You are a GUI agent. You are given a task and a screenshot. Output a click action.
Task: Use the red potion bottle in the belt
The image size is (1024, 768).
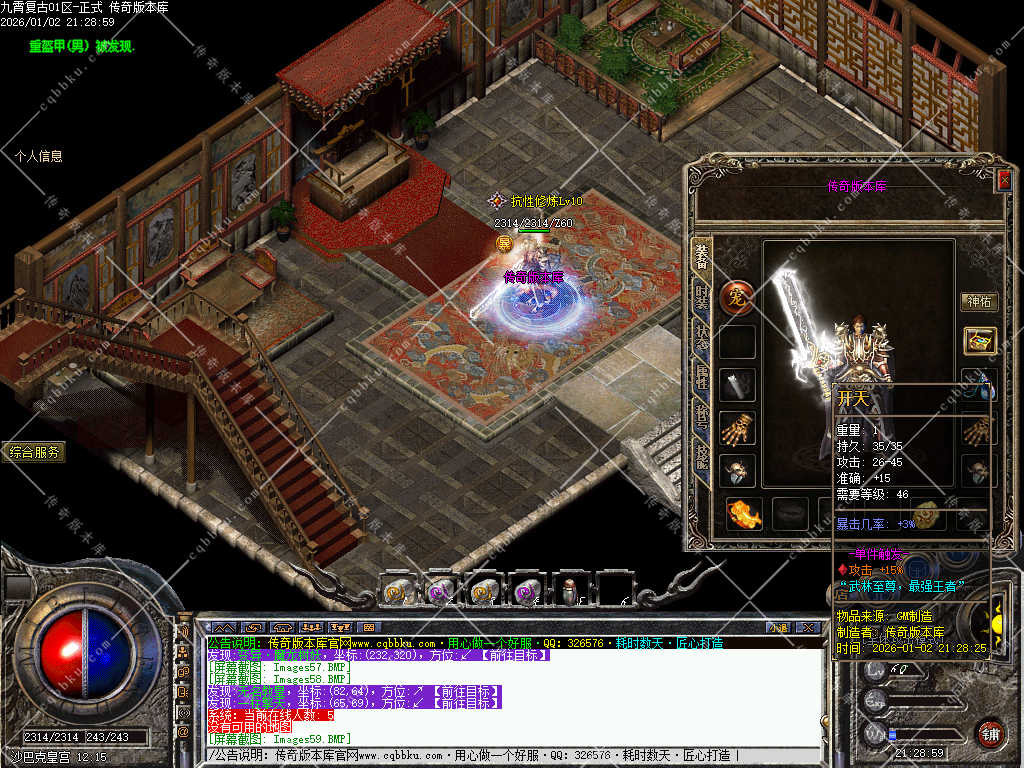tap(570, 592)
